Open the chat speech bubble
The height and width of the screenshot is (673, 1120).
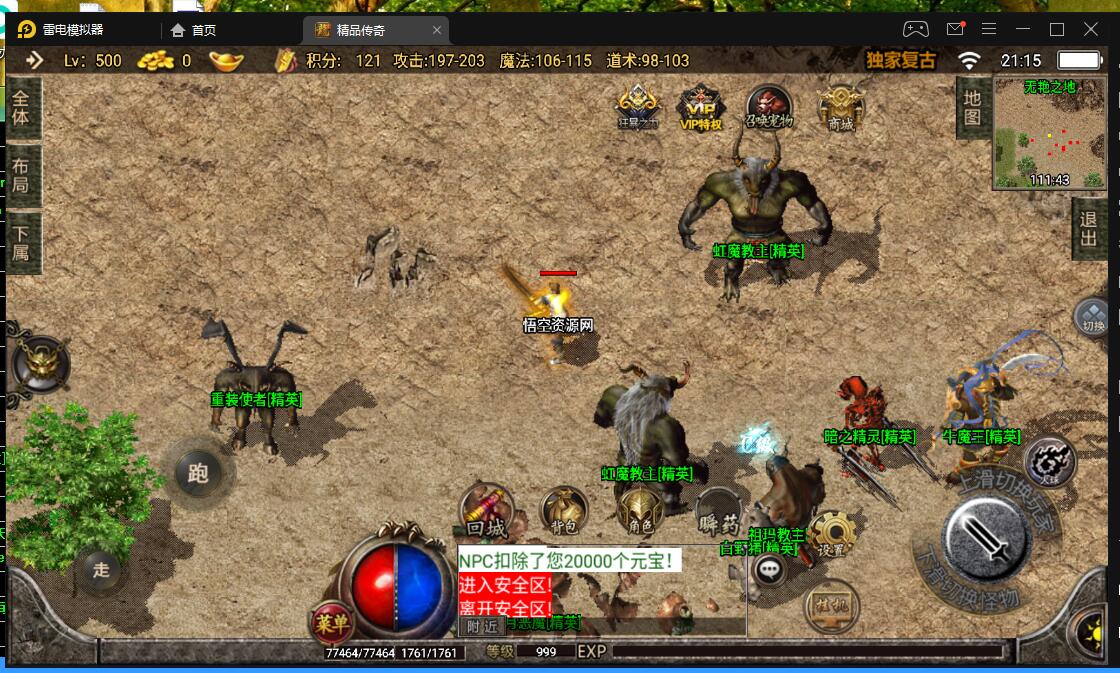(769, 570)
